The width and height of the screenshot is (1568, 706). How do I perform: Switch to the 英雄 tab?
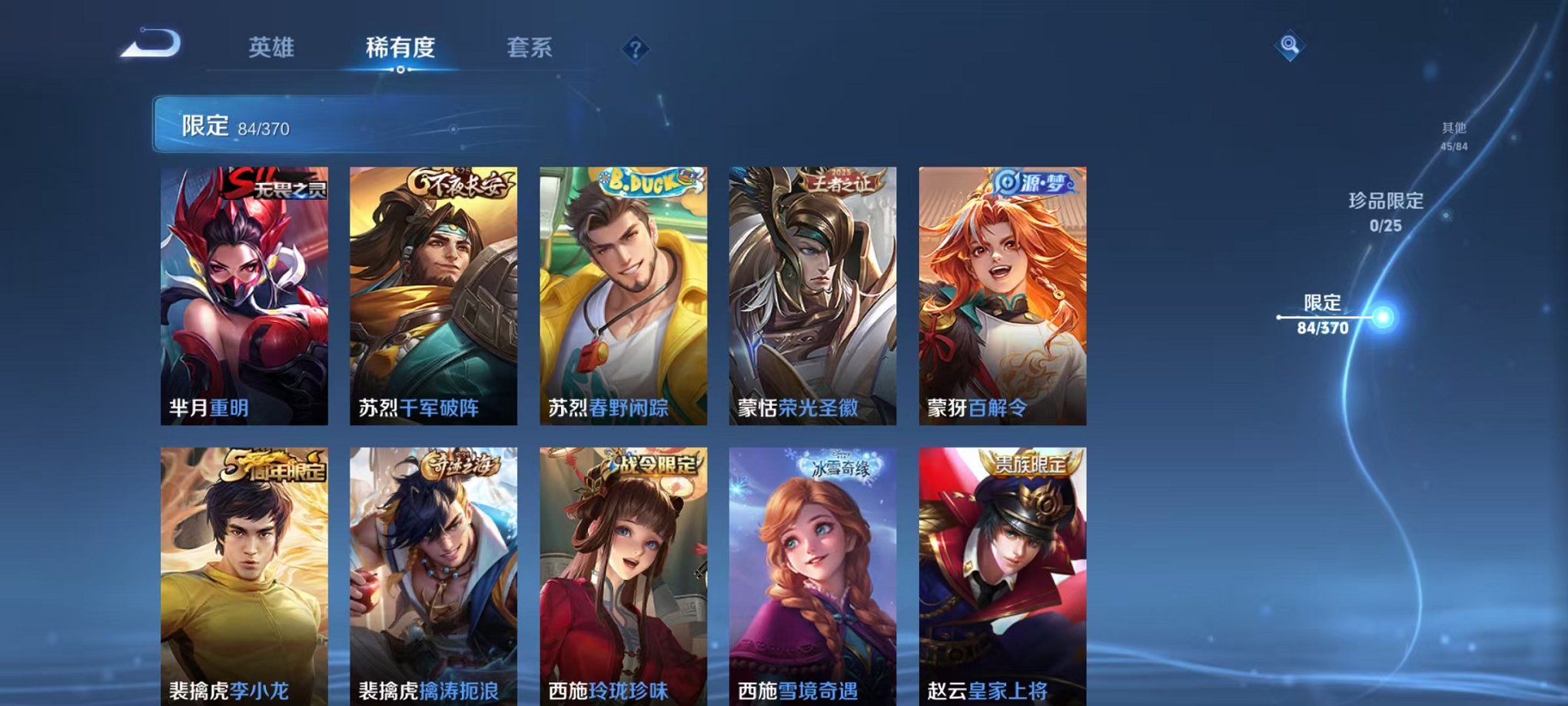point(273,48)
